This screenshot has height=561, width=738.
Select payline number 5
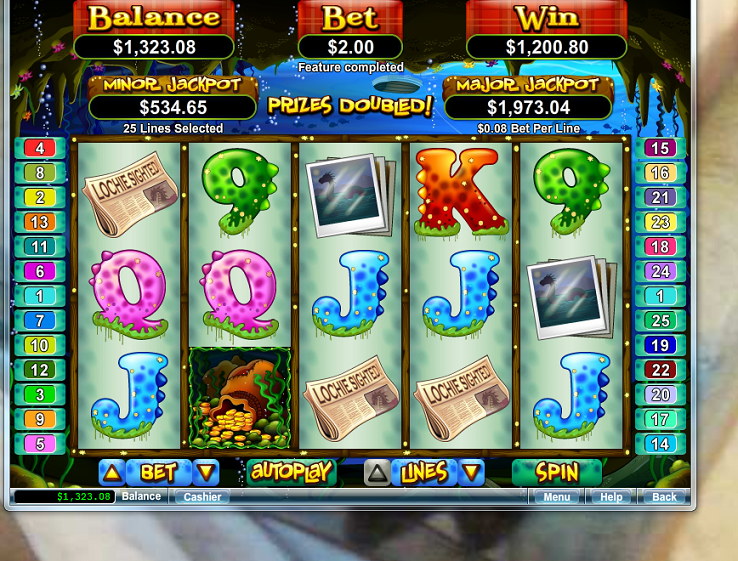(40, 444)
